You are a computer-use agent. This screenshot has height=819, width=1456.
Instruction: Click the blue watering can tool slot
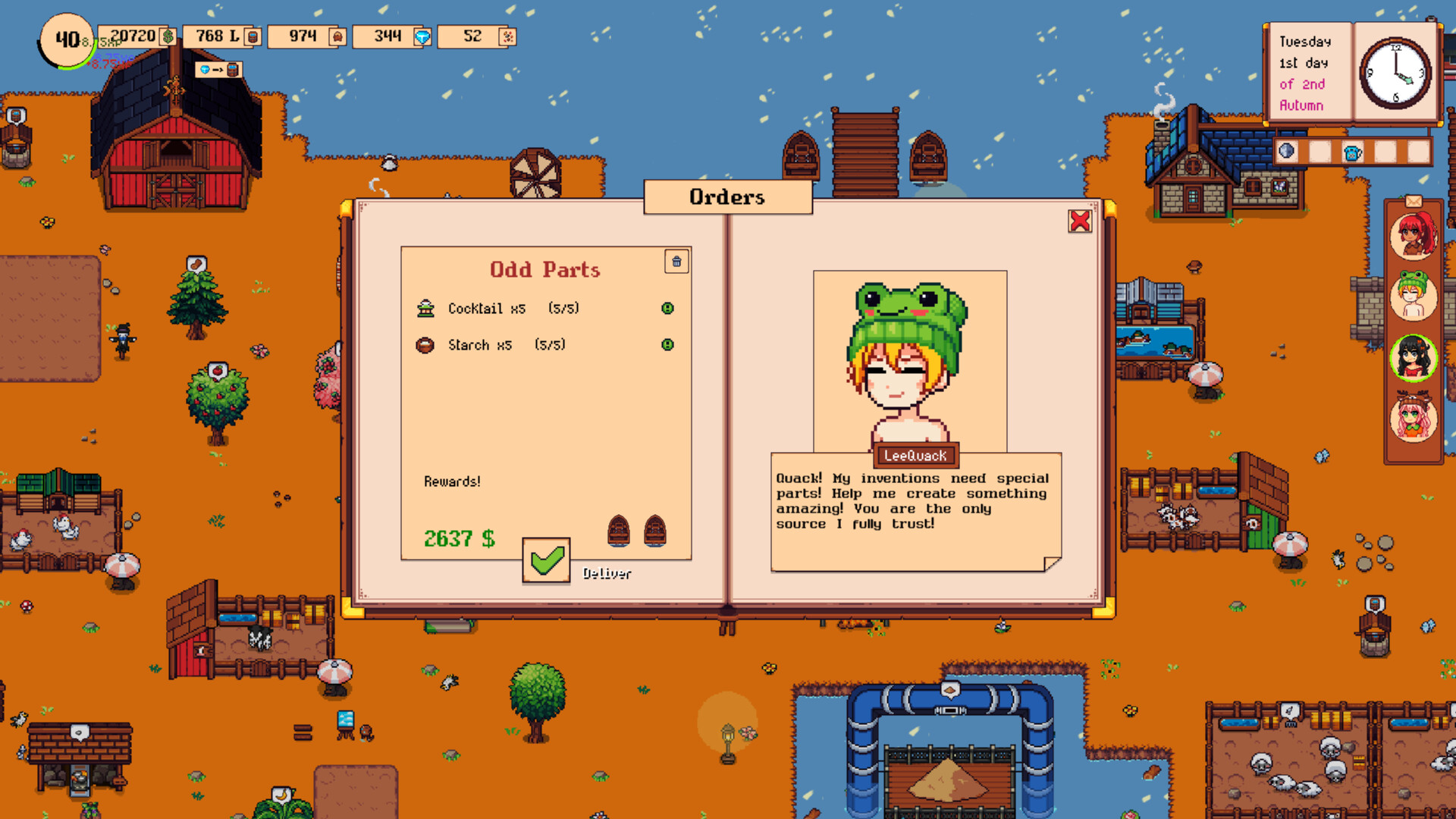tap(1352, 152)
